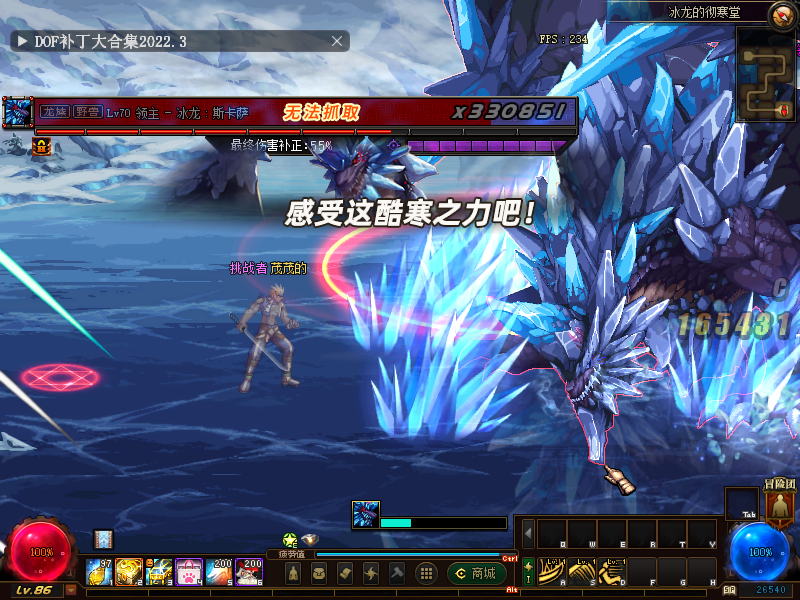
Task: Click the green star icon above fatigue bar
Action: point(290,540)
